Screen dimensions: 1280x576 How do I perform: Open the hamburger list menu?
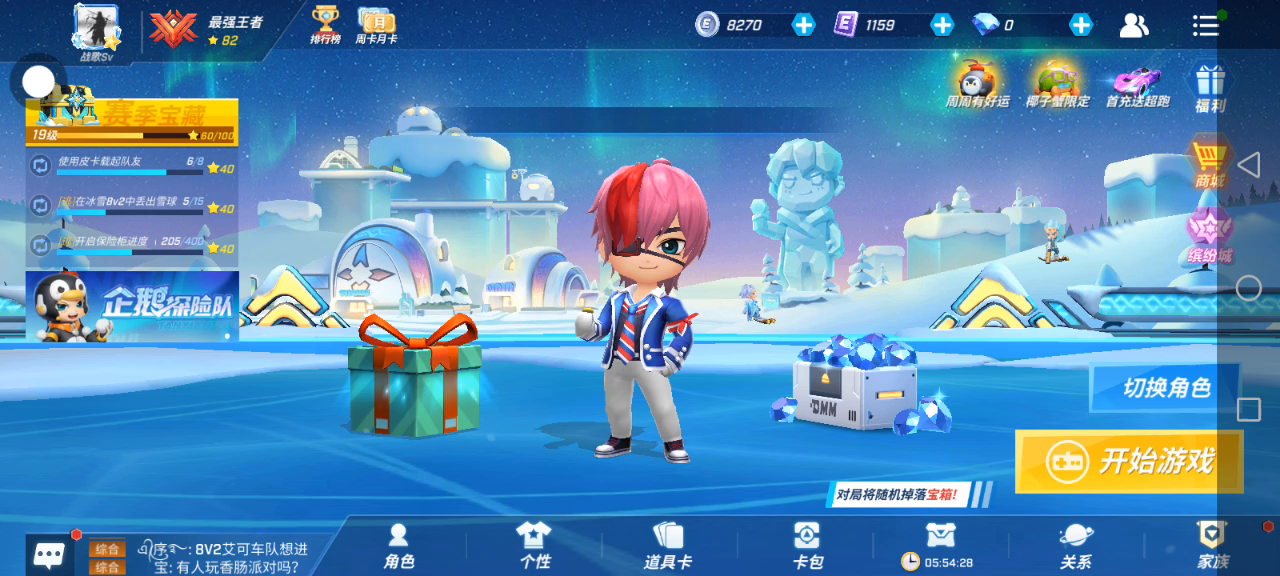[1205, 26]
